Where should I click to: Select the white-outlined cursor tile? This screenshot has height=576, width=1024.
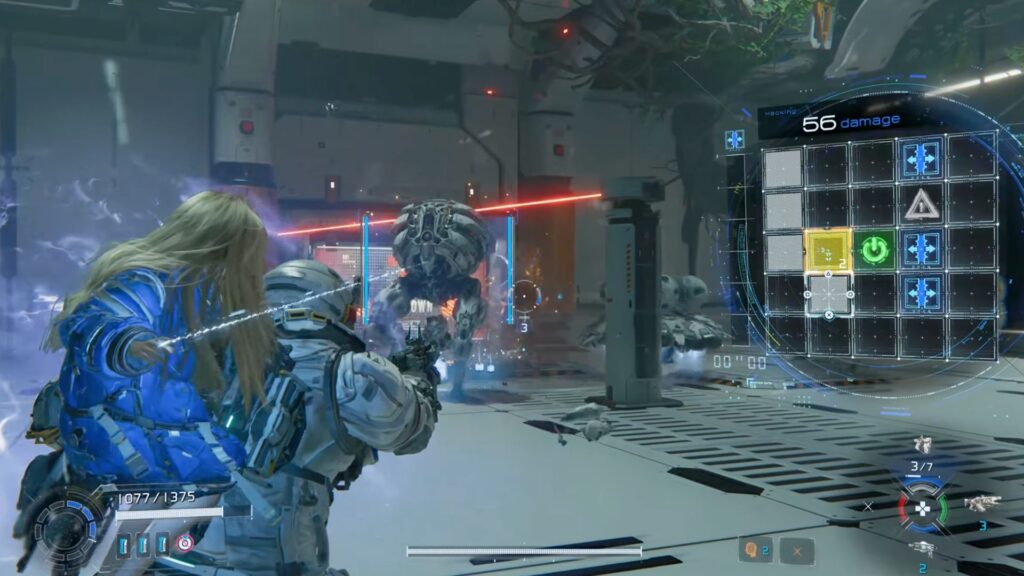point(829,294)
